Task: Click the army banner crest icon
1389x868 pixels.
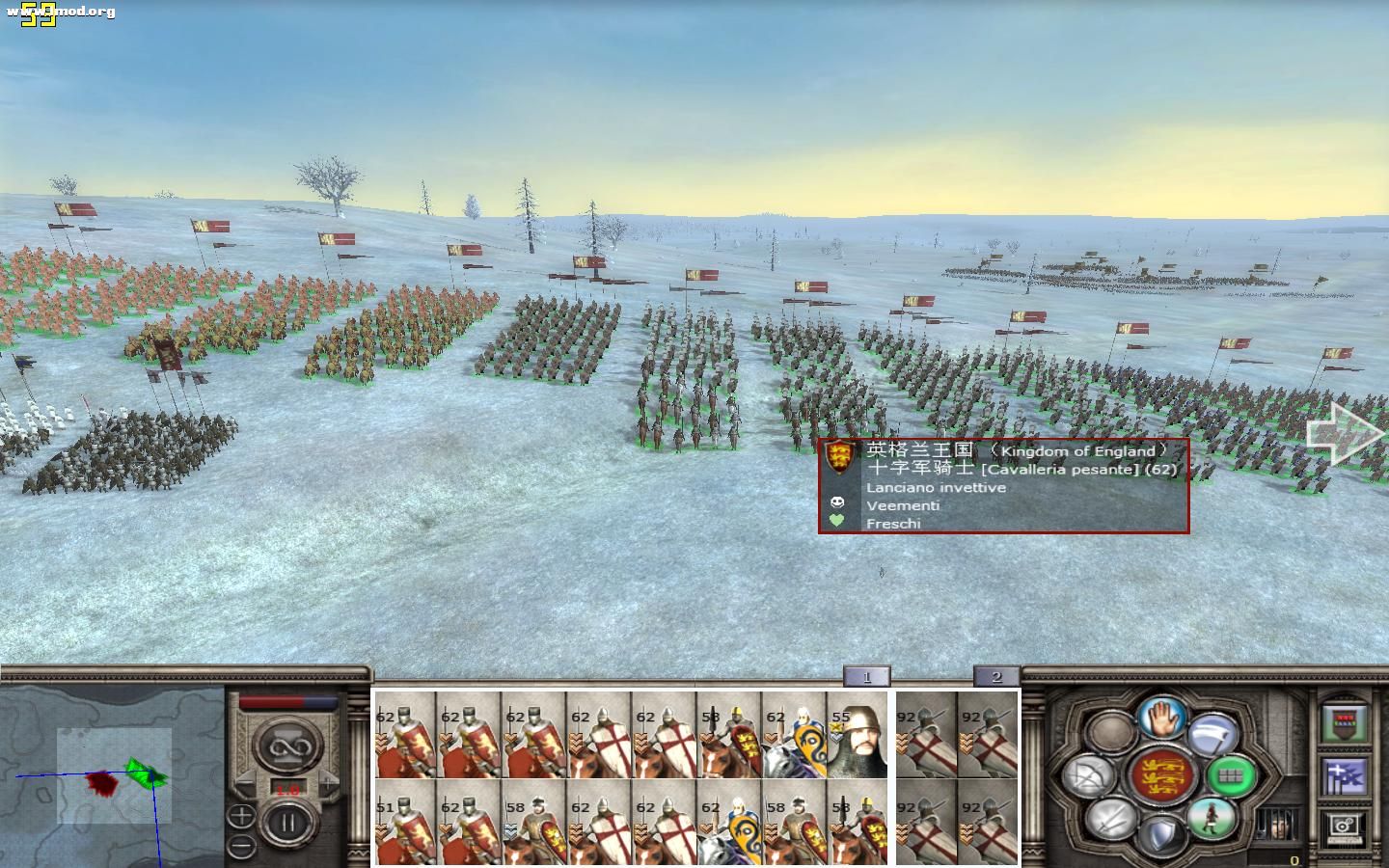Action: pyautogui.click(x=1345, y=723)
